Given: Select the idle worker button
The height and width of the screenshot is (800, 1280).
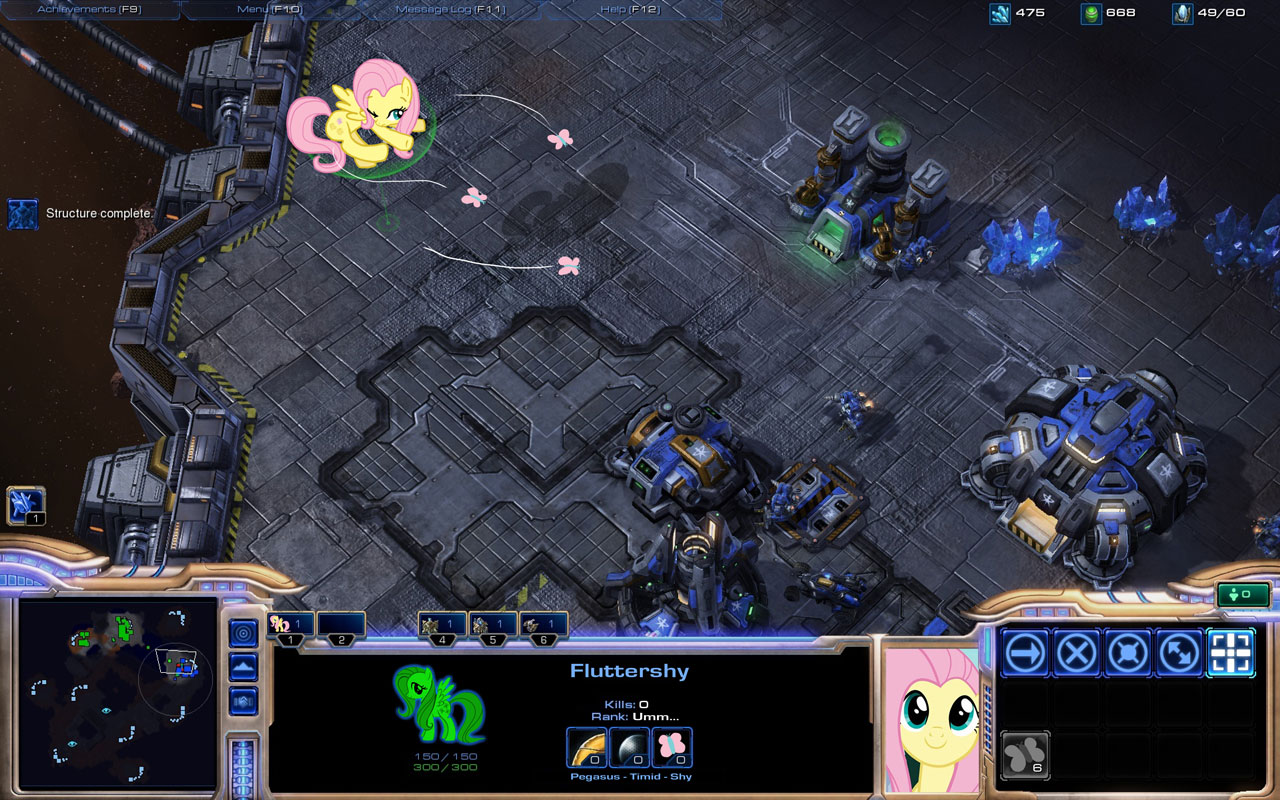Looking at the screenshot, I should point(25,505).
